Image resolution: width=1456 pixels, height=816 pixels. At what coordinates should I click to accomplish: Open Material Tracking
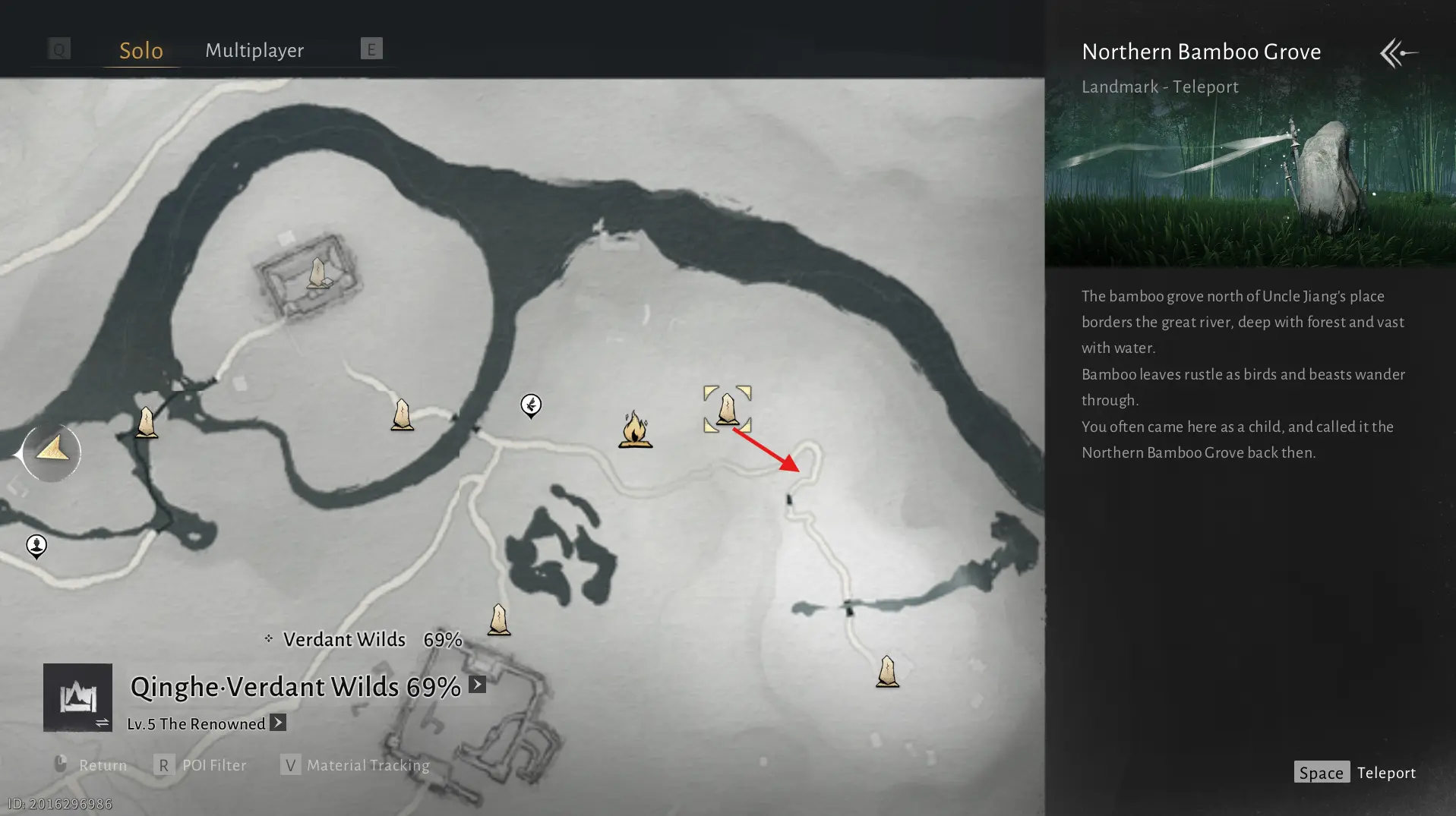(x=355, y=765)
